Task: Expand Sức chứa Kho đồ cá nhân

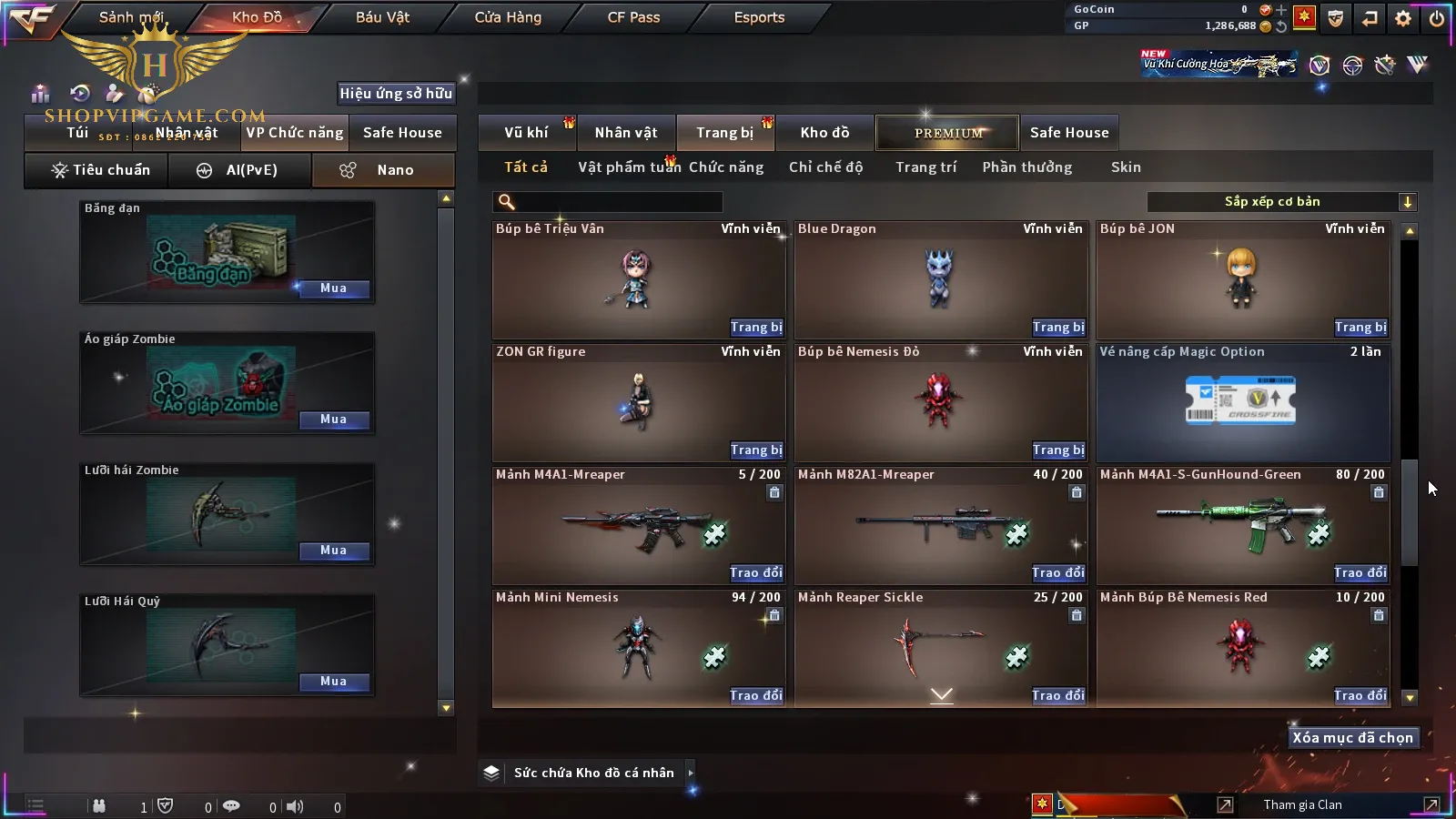Action: pyautogui.click(x=691, y=773)
